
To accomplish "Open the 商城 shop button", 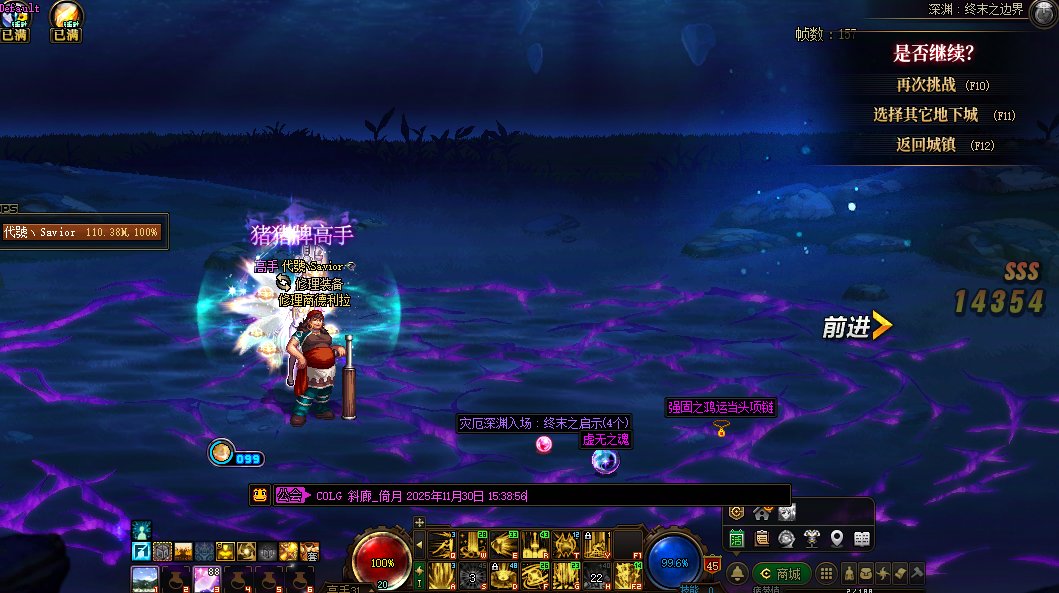I will [781, 574].
